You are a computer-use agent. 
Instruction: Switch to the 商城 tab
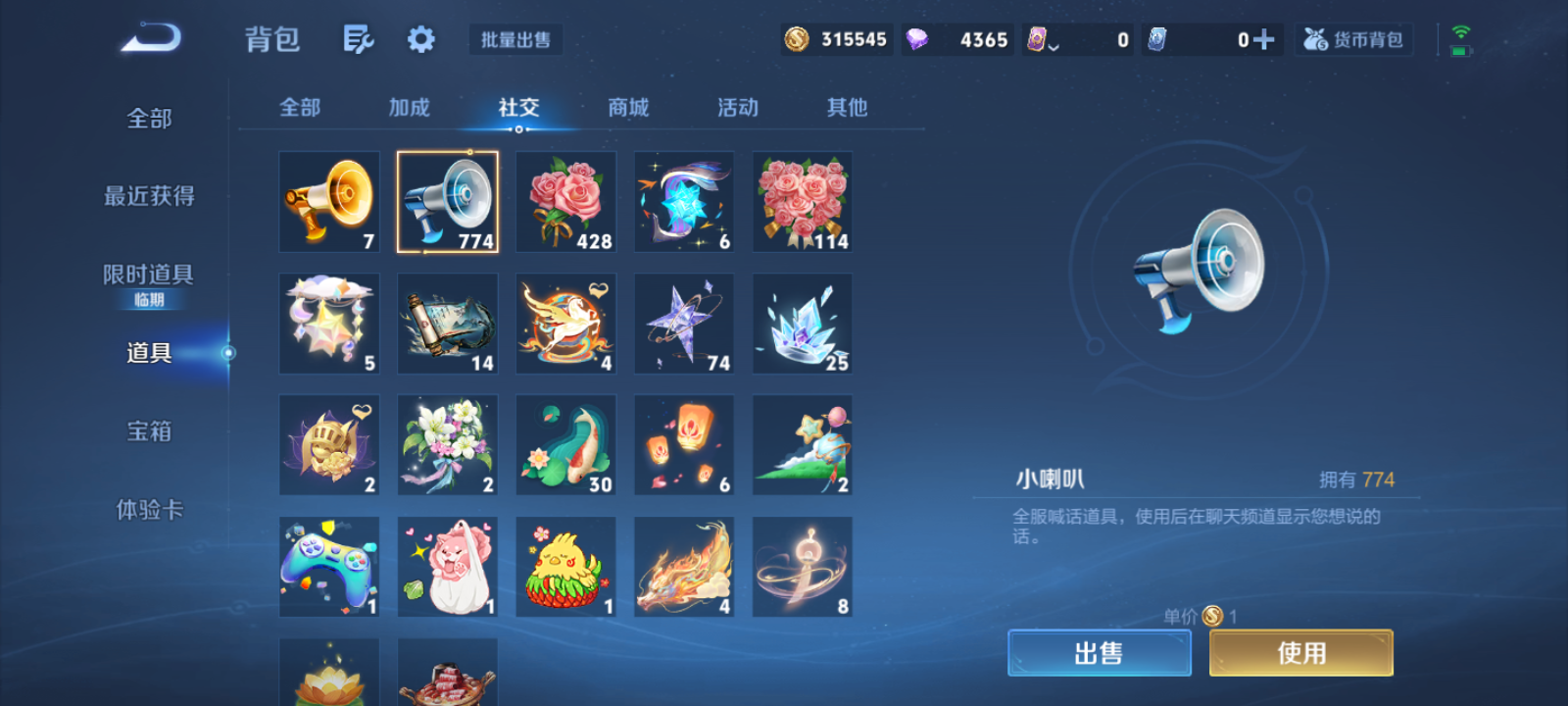[x=627, y=108]
